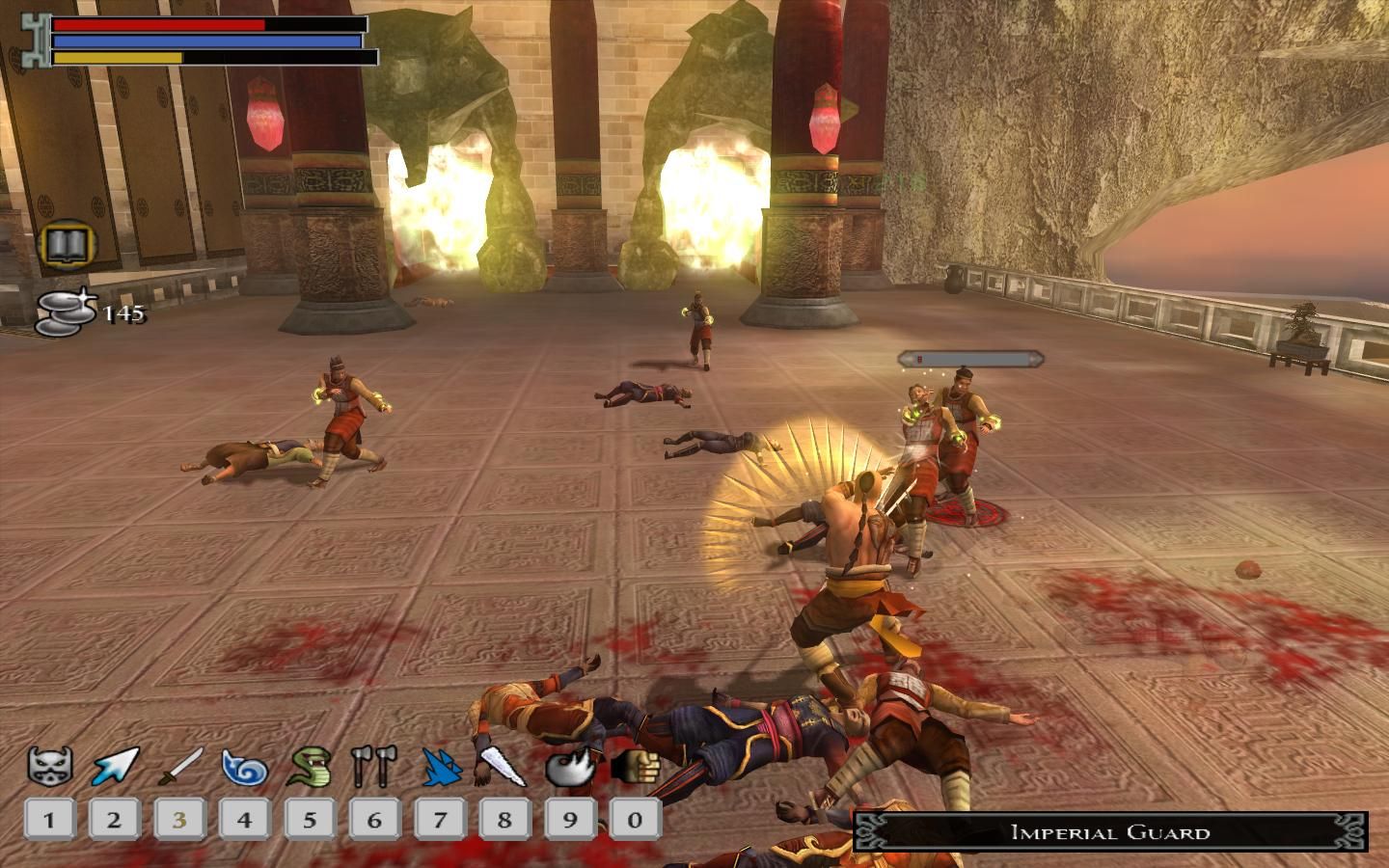The image size is (1389, 868).
Task: Equip the twin axes style
Action: click(374, 768)
